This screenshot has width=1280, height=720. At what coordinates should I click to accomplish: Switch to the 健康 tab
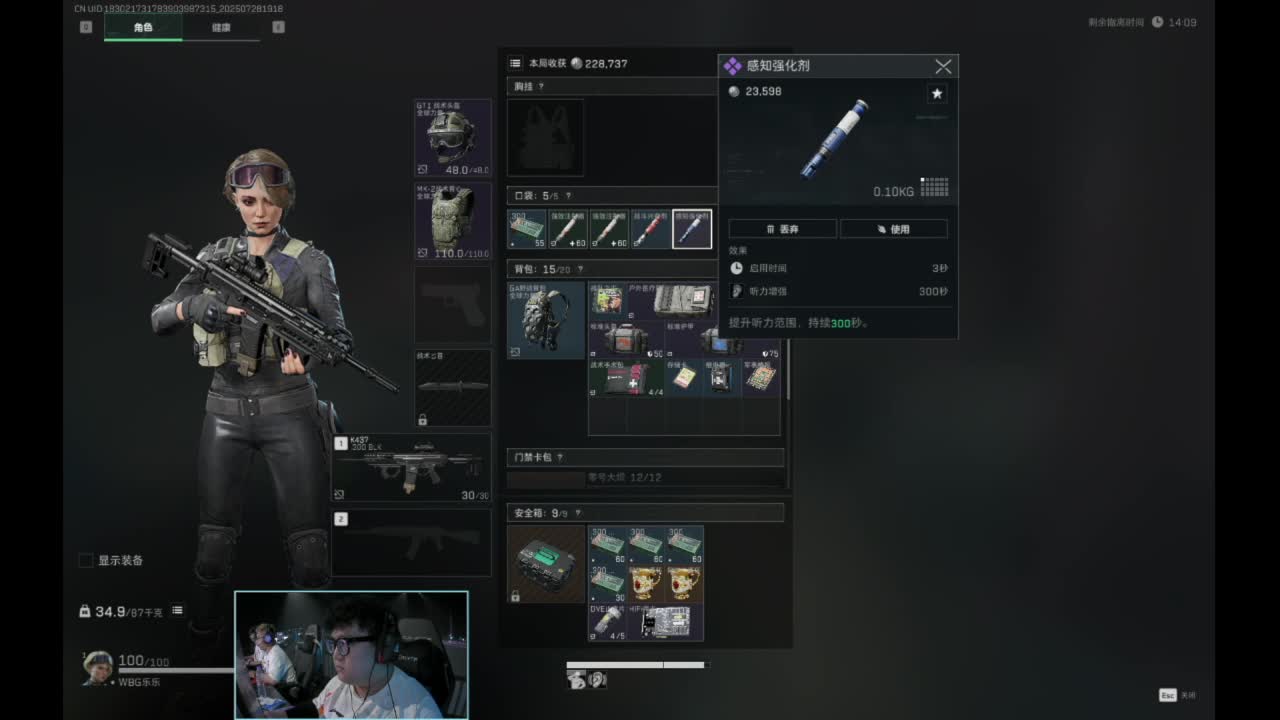click(x=221, y=28)
